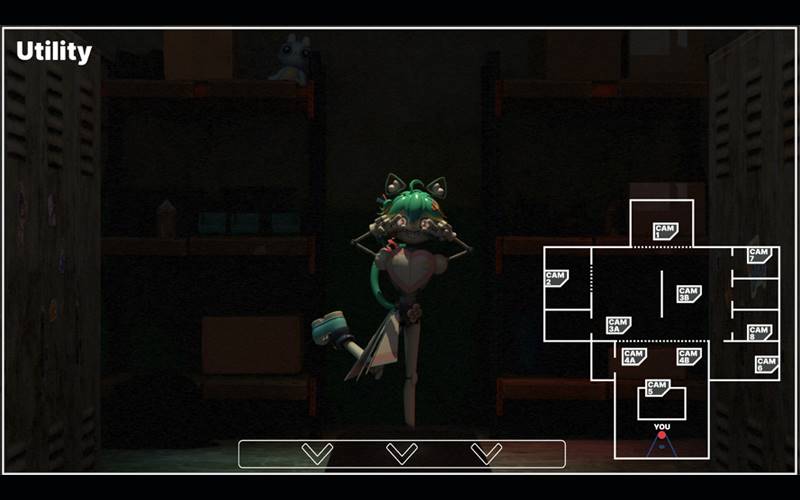Screen dimensions: 800x500
Task: Open camera CAM 8
Action: 759,332
